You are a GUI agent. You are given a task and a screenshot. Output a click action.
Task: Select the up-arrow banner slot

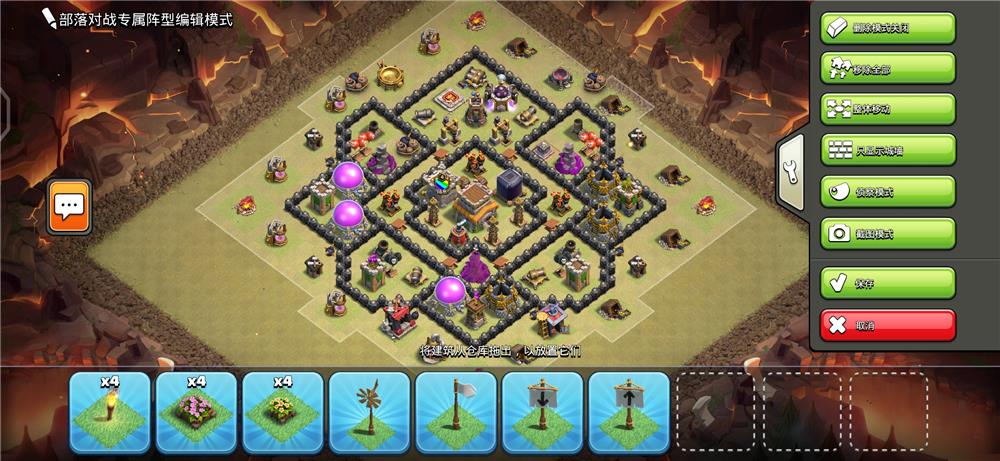tap(629, 412)
